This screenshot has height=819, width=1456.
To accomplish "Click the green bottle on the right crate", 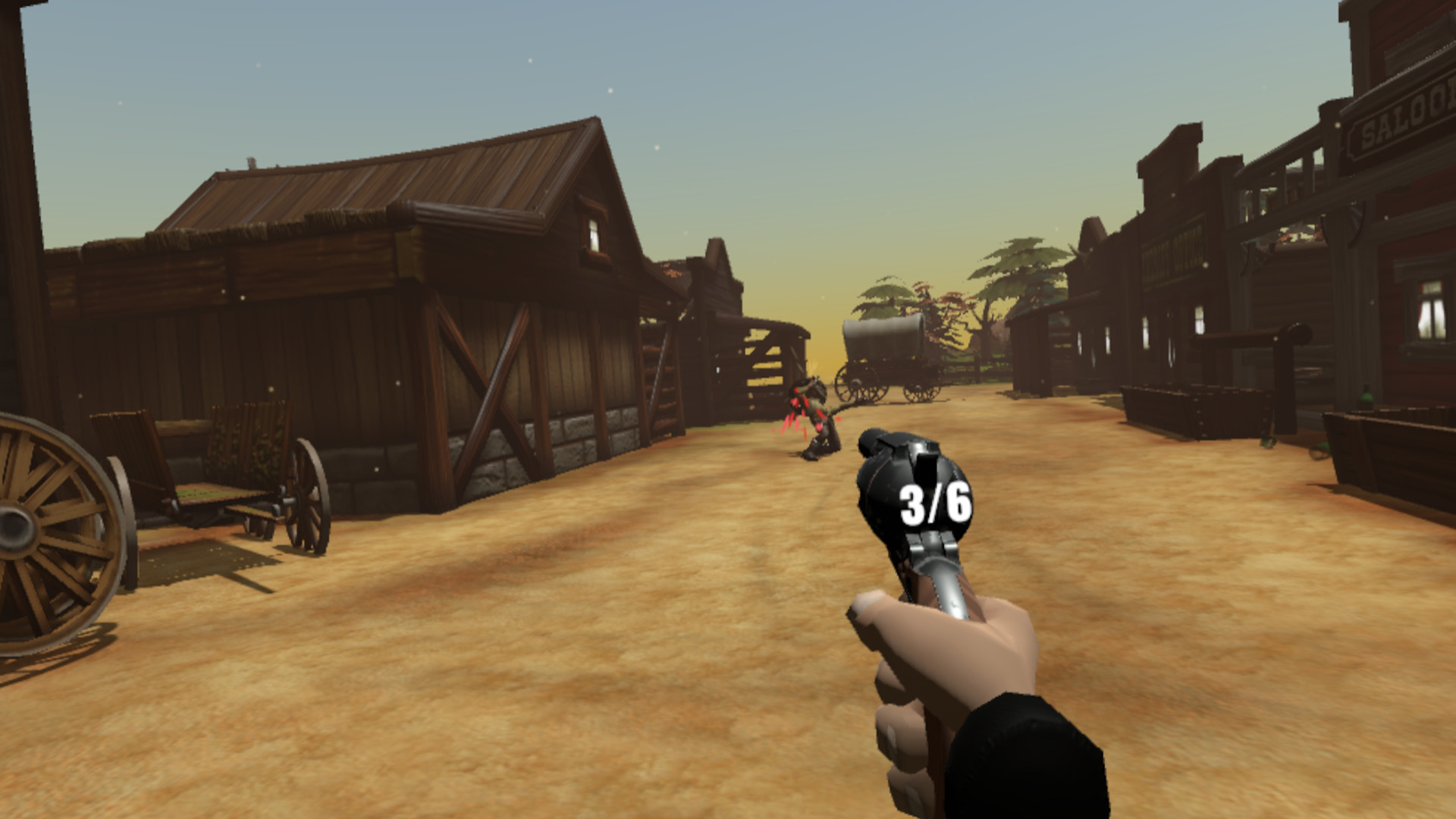I will tap(1367, 396).
